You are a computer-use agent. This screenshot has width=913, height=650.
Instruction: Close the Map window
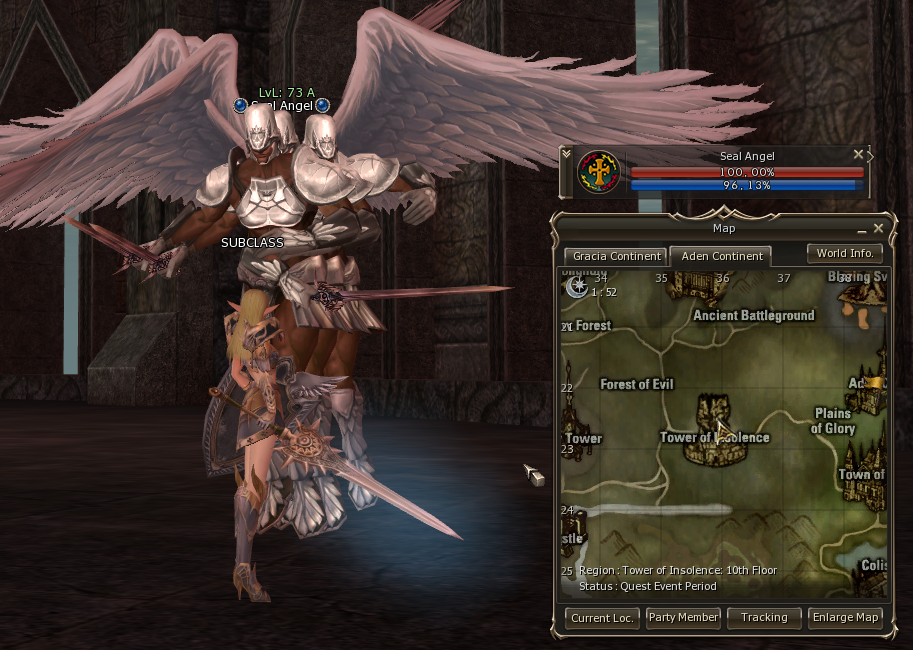pos(878,228)
